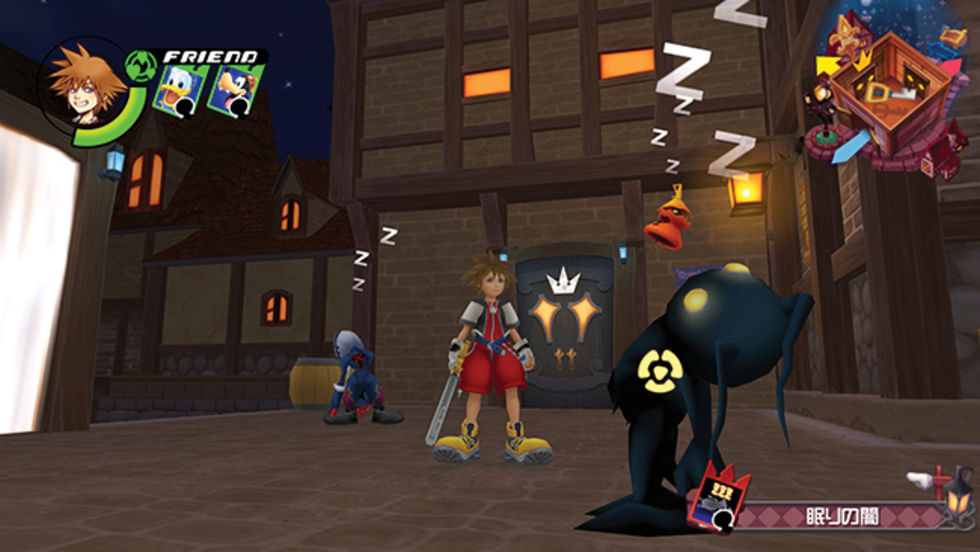Click the light blue arrow on the minimap
The width and height of the screenshot is (980, 552).
point(852,143)
